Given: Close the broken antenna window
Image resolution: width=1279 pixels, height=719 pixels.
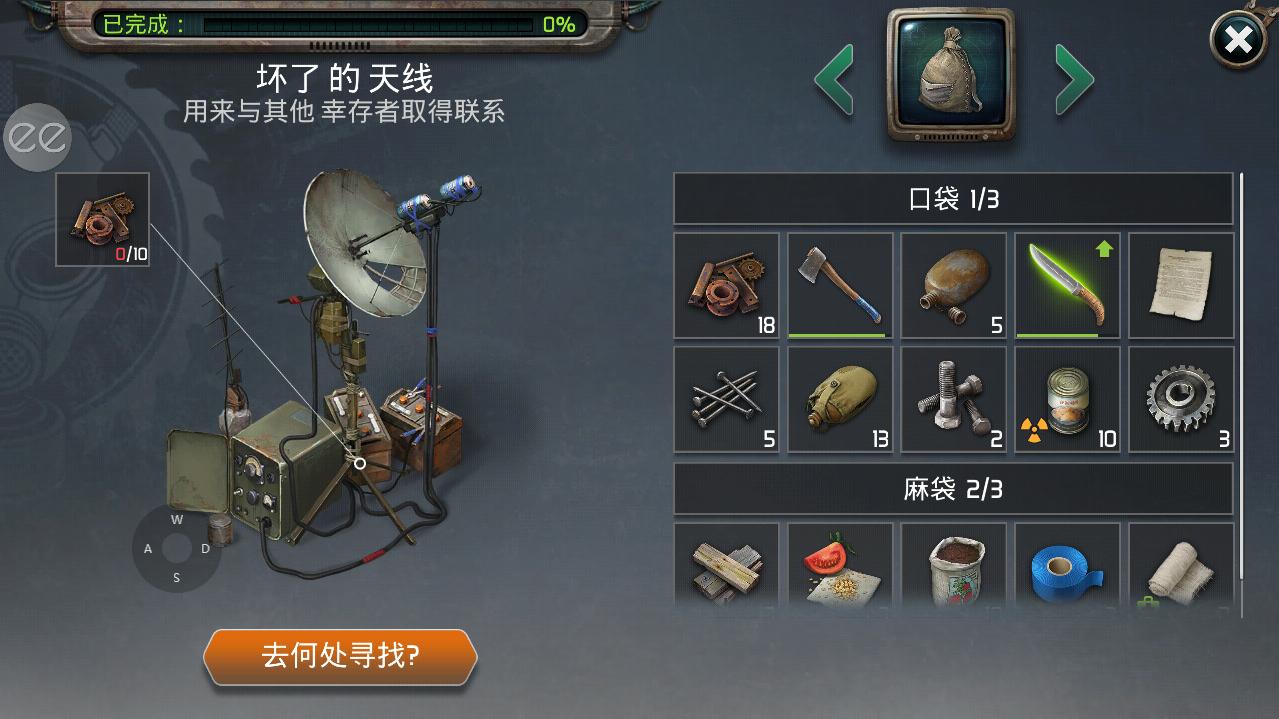Looking at the screenshot, I should 1238,40.
